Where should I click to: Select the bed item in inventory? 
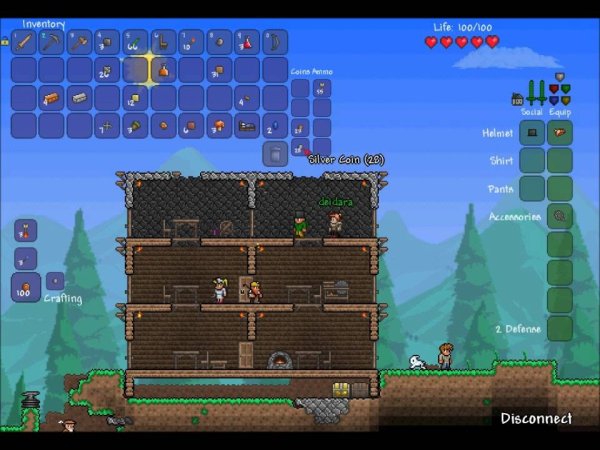coord(247,126)
